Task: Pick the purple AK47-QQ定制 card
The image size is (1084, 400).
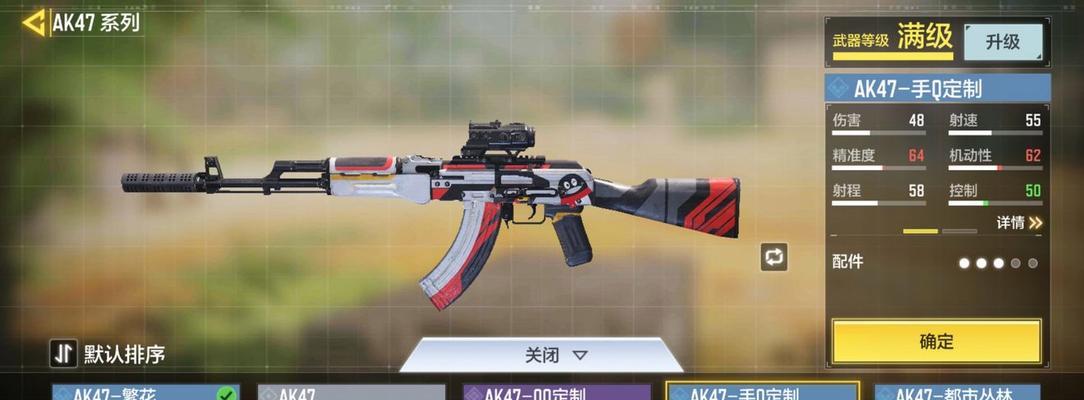Action: 556,393
